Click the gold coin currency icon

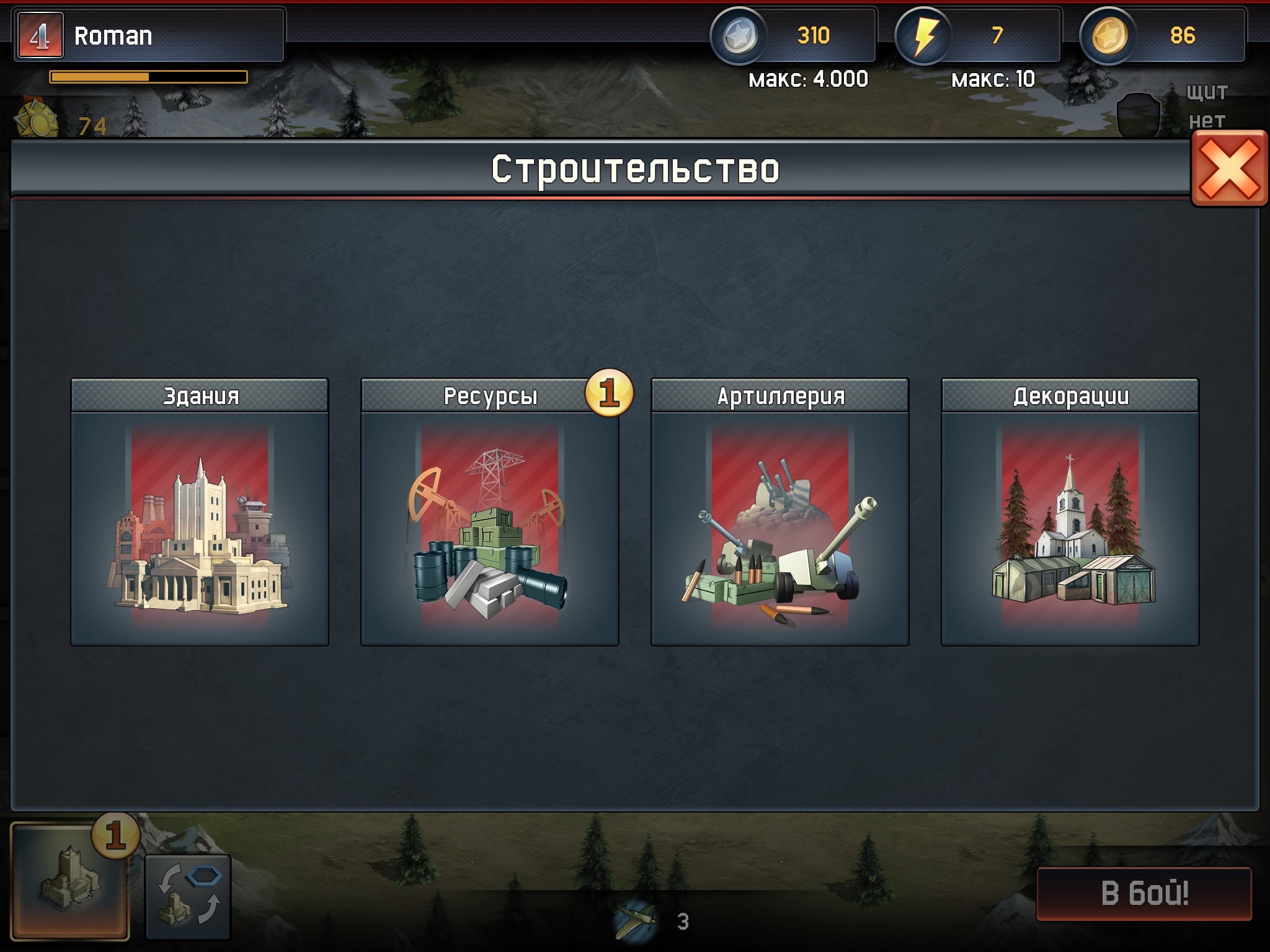click(x=1109, y=35)
